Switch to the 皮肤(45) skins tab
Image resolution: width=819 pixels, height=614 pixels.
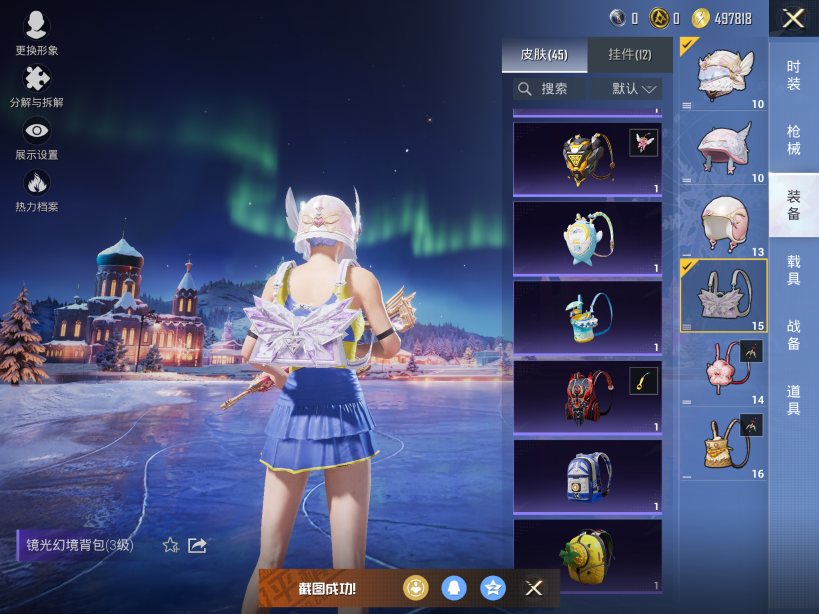click(x=544, y=55)
